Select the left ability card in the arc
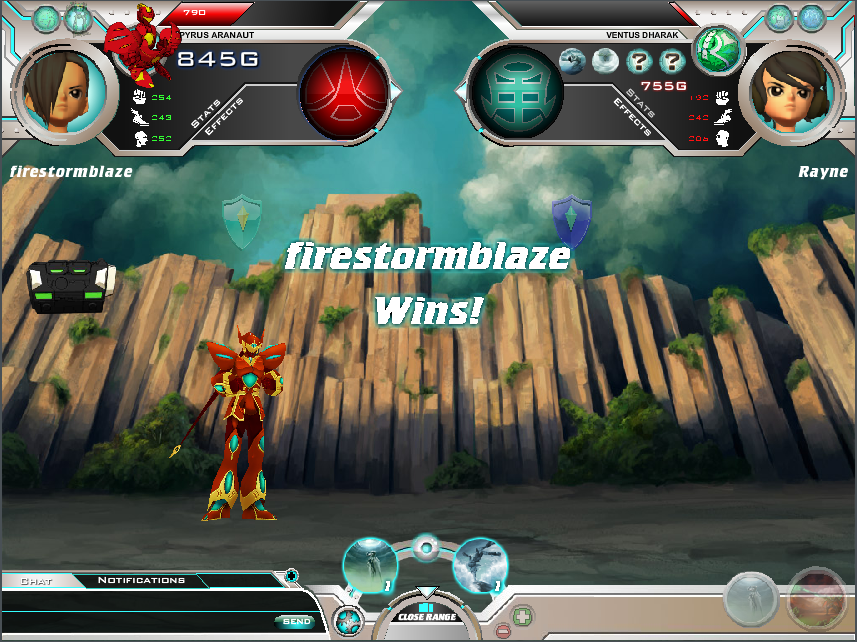 [x=370, y=566]
